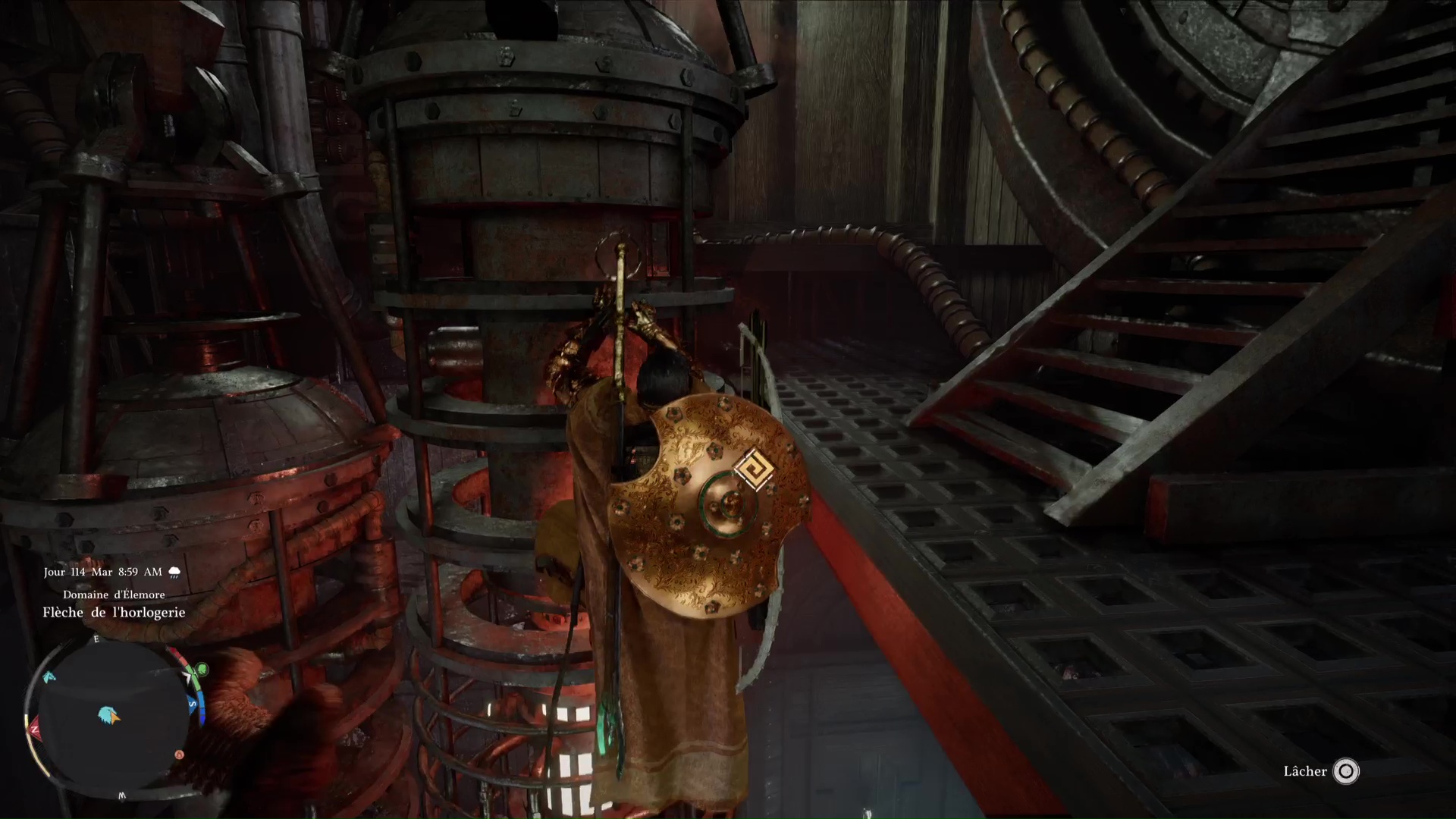Image resolution: width=1456 pixels, height=819 pixels.
Task: Select the horse marker on the minimap
Action: (x=50, y=676)
